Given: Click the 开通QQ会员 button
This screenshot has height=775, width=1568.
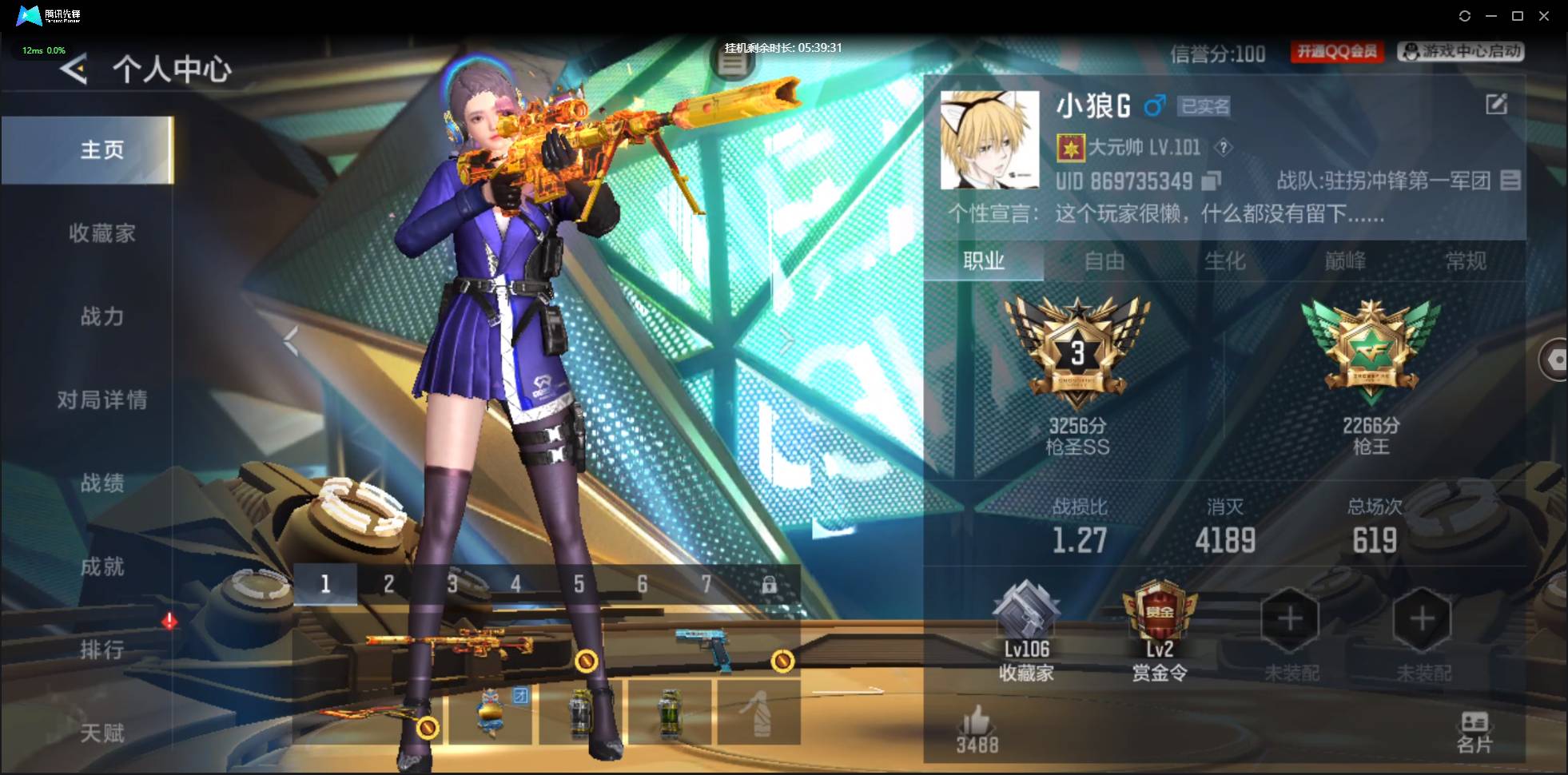Looking at the screenshot, I should [1337, 52].
